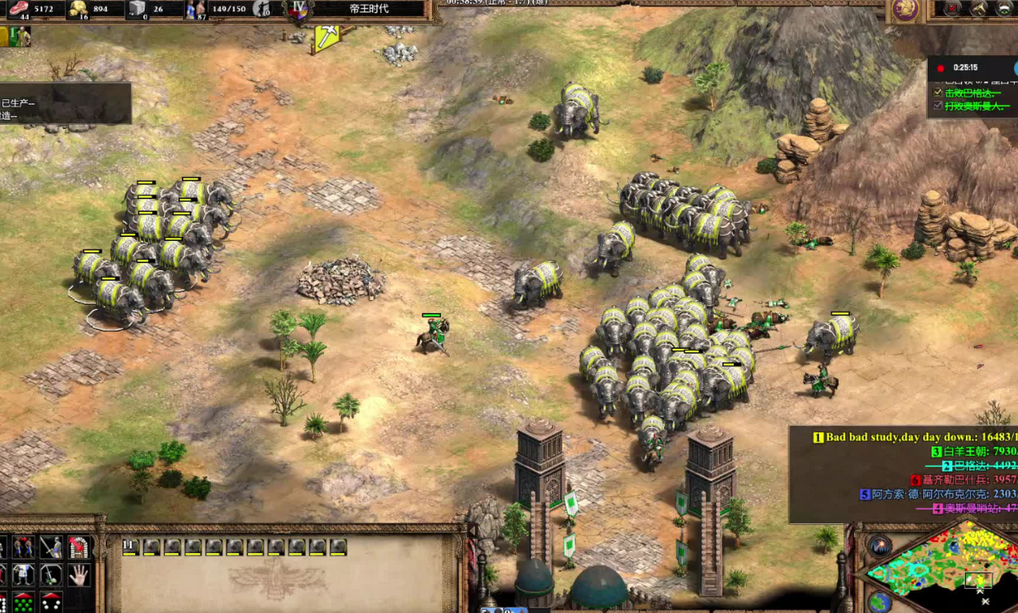Click the signal flare button beside minimap
Viewport: 1018px width, 613px height.
880,546
